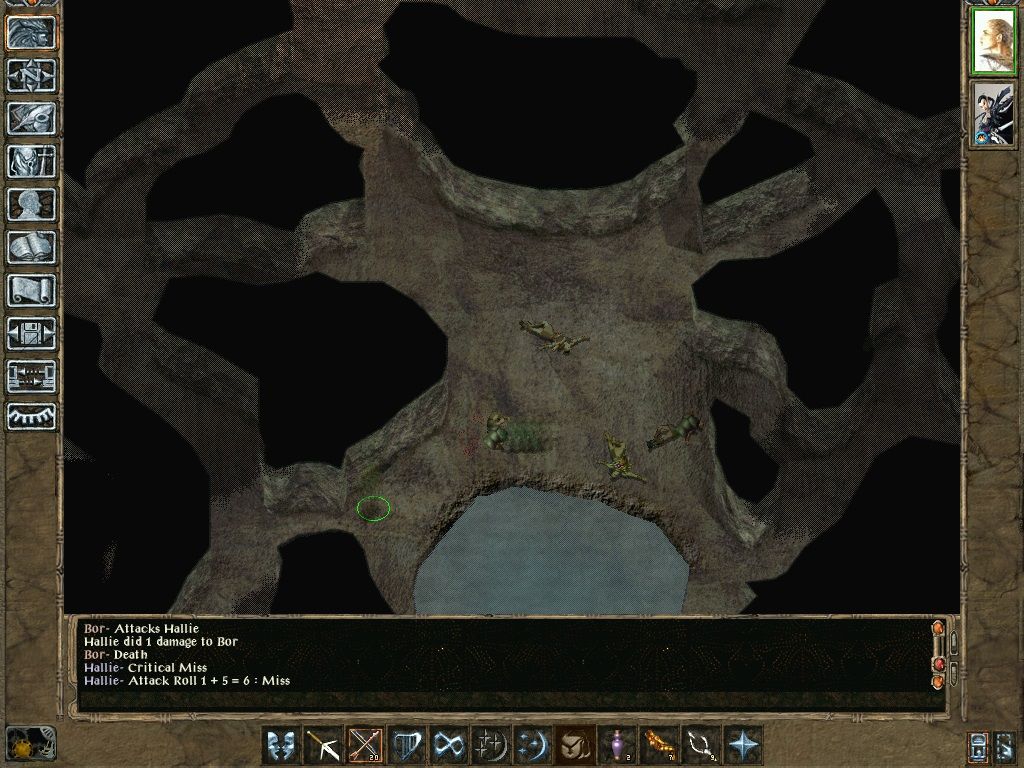Select the blonde character portrait

click(993, 41)
